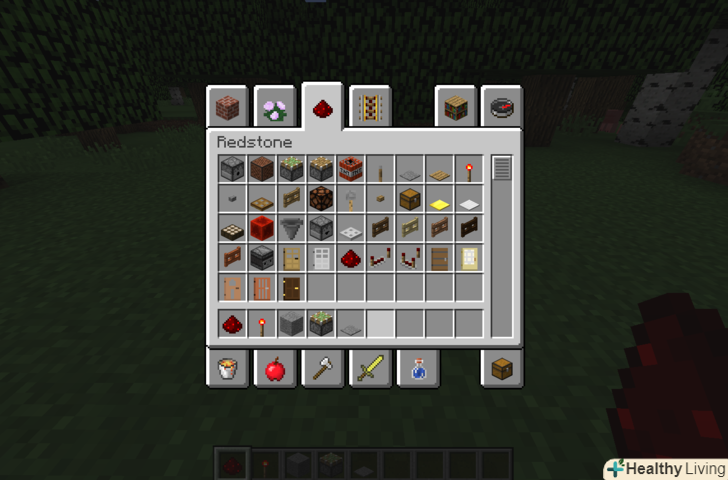Select the yellow gold pressure plate
This screenshot has width=728, height=480.
(439, 200)
